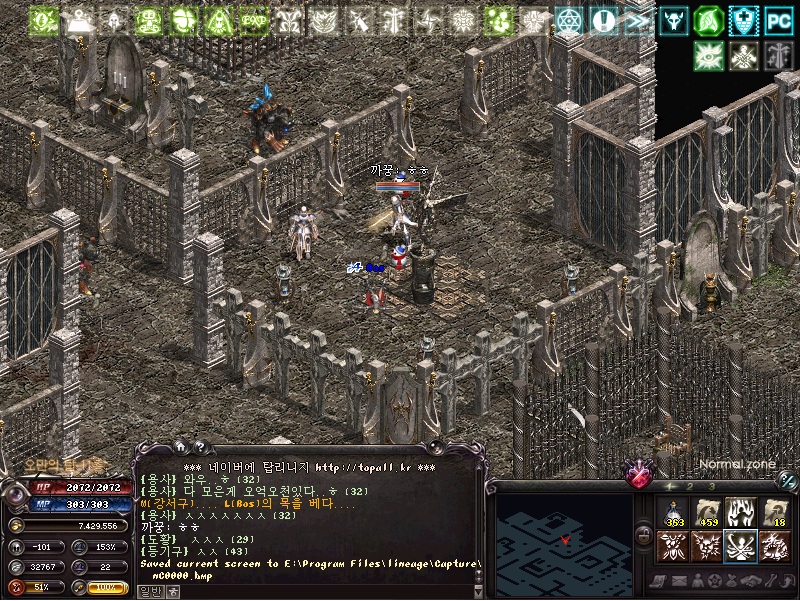
Task: Use the potion slot with 363 count
Action: (x=673, y=512)
